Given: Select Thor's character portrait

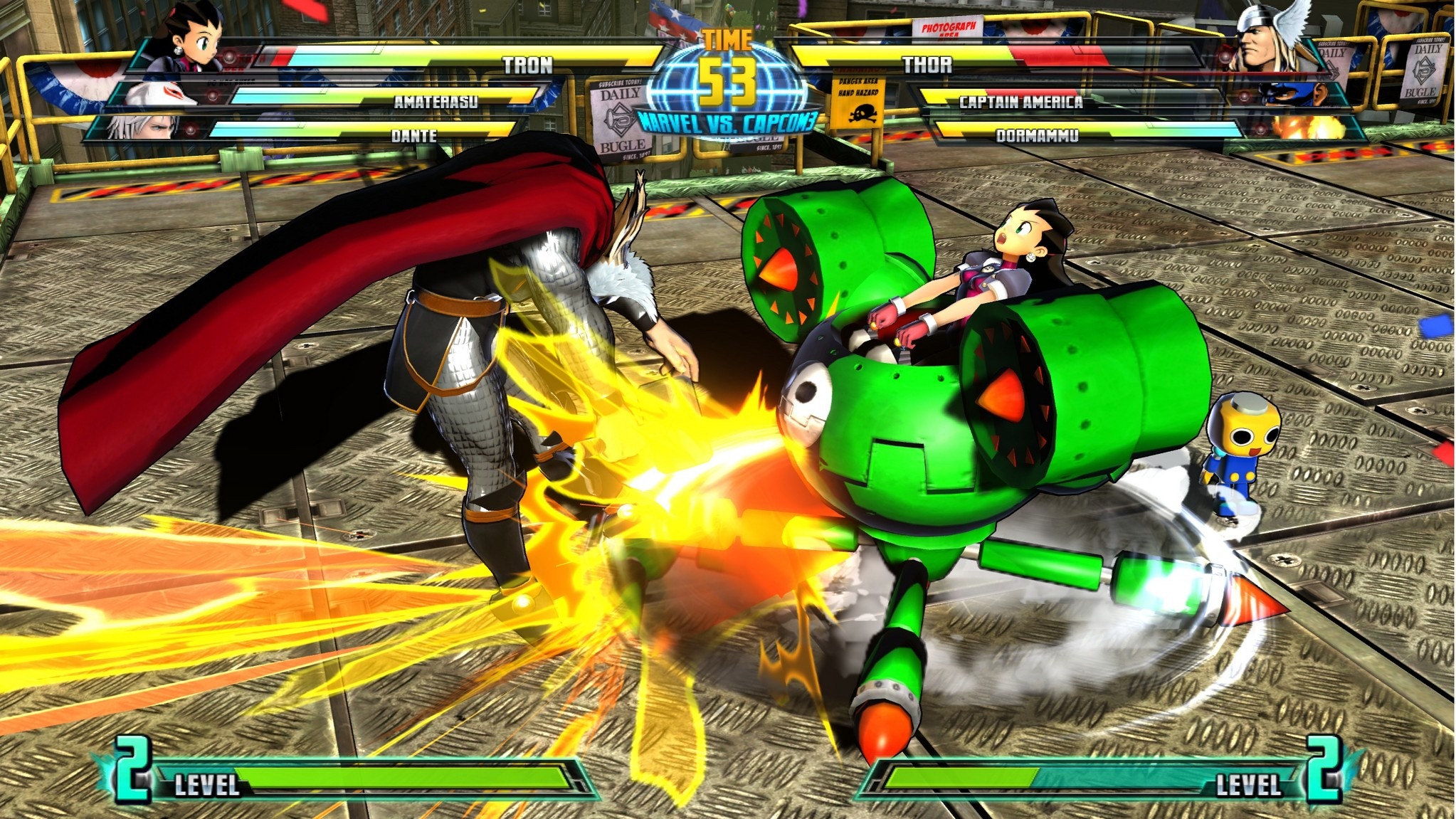Looking at the screenshot, I should coord(1270,37).
